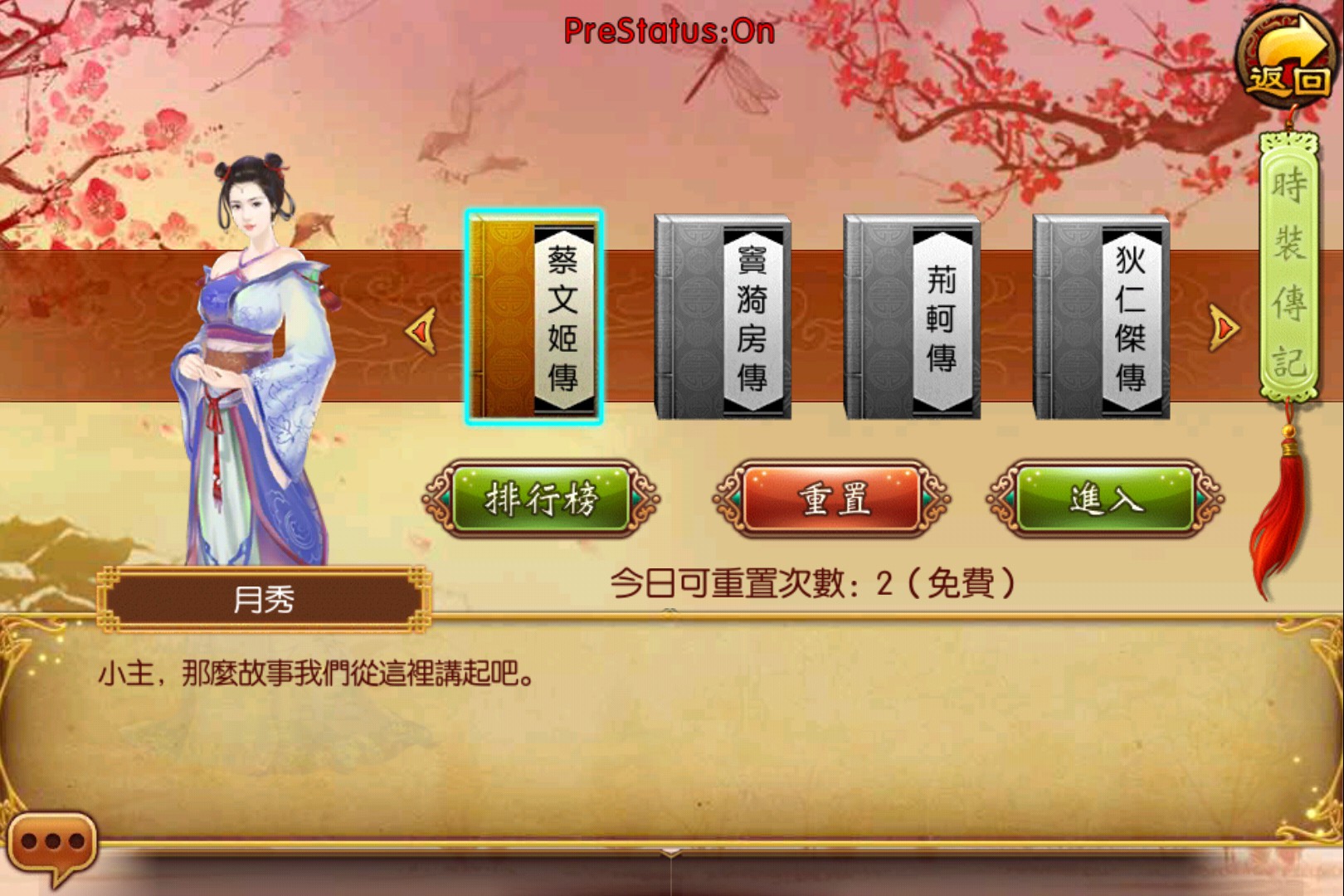This screenshot has height=896, width=1344.
Task: Check the free reset count display
Action: click(817, 583)
